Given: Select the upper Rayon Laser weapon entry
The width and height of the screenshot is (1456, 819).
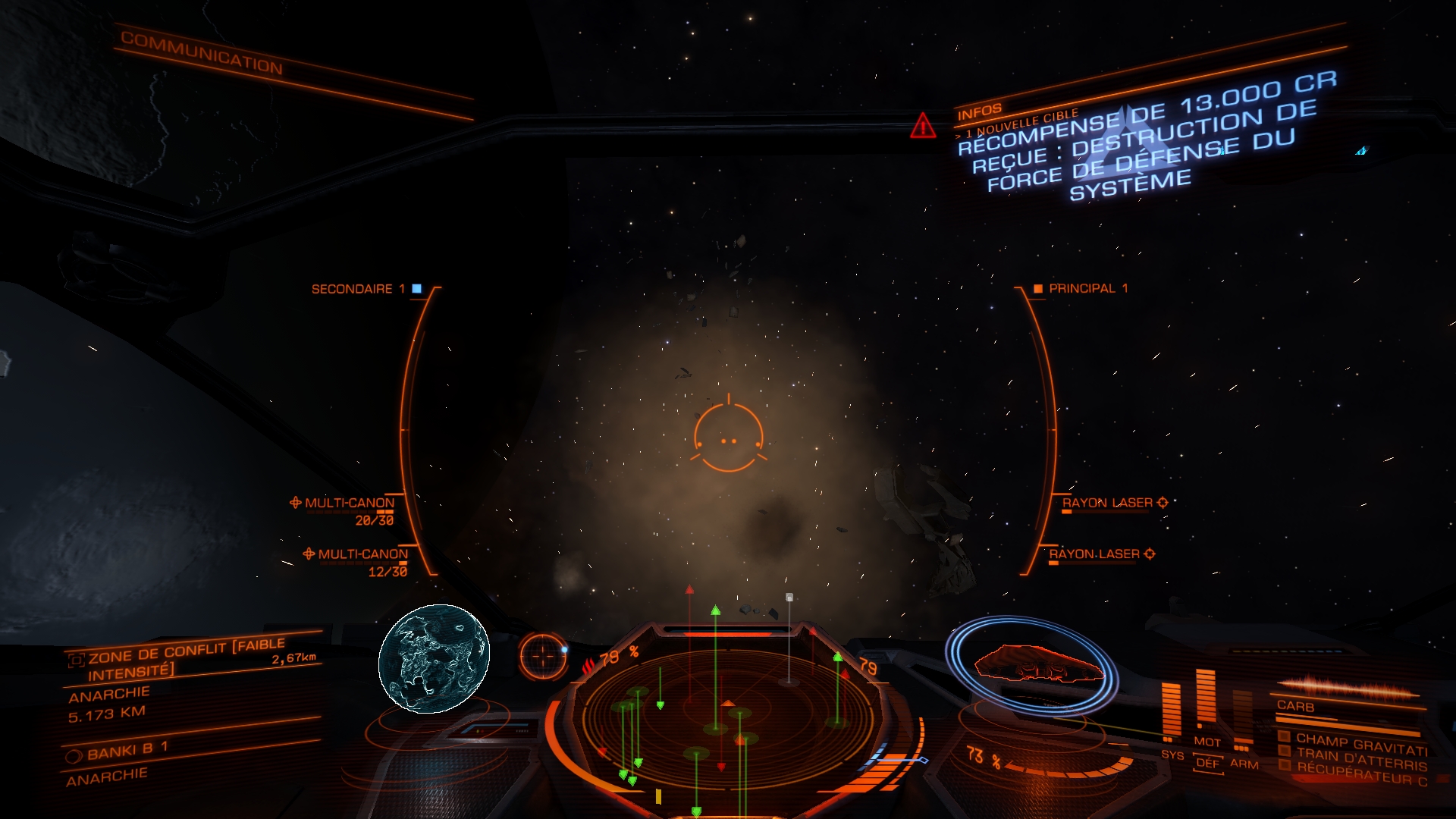Looking at the screenshot, I should [1108, 503].
